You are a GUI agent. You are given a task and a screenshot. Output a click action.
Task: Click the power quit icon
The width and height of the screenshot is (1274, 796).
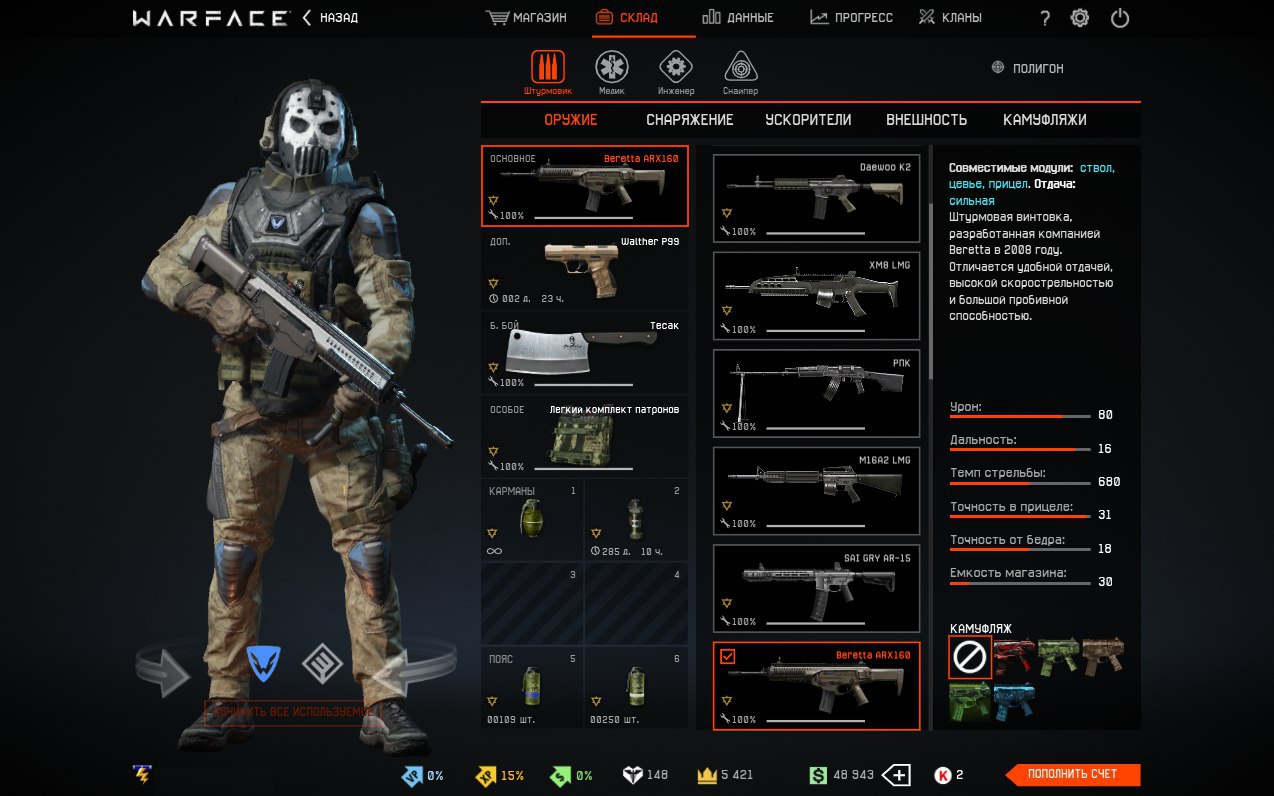(x=1120, y=18)
